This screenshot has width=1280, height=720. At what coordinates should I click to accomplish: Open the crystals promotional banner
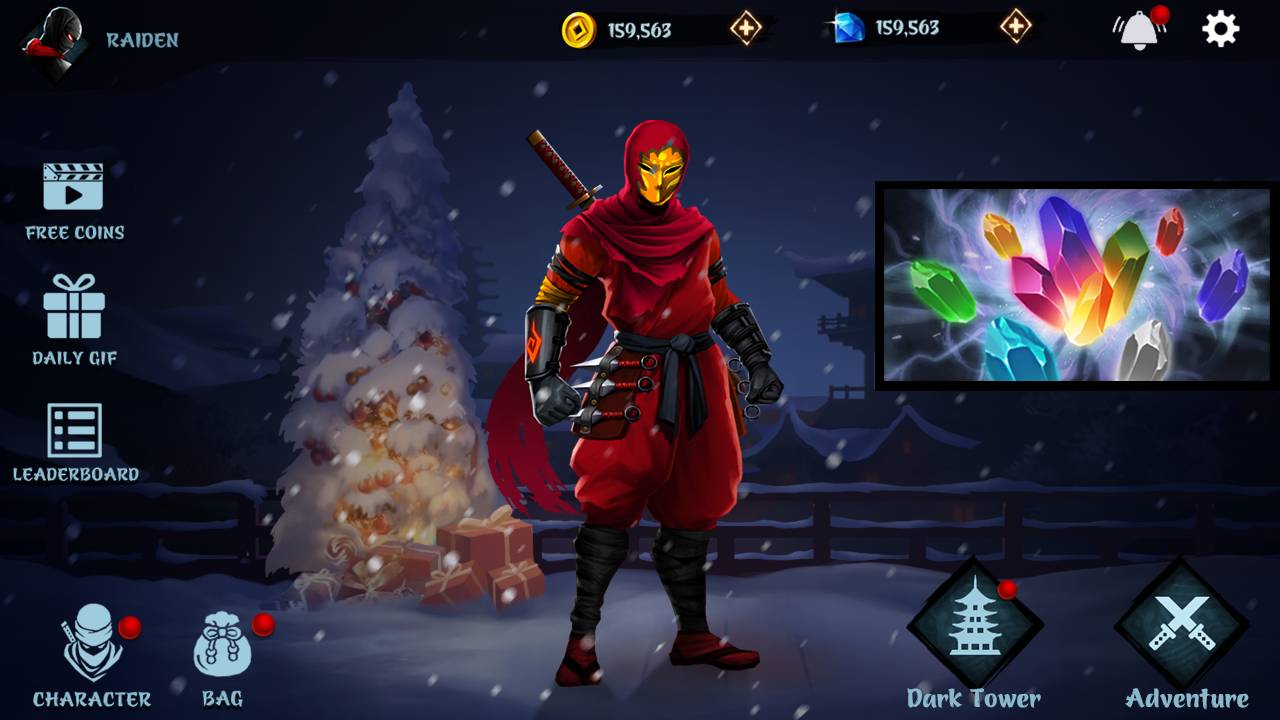(x=1072, y=283)
